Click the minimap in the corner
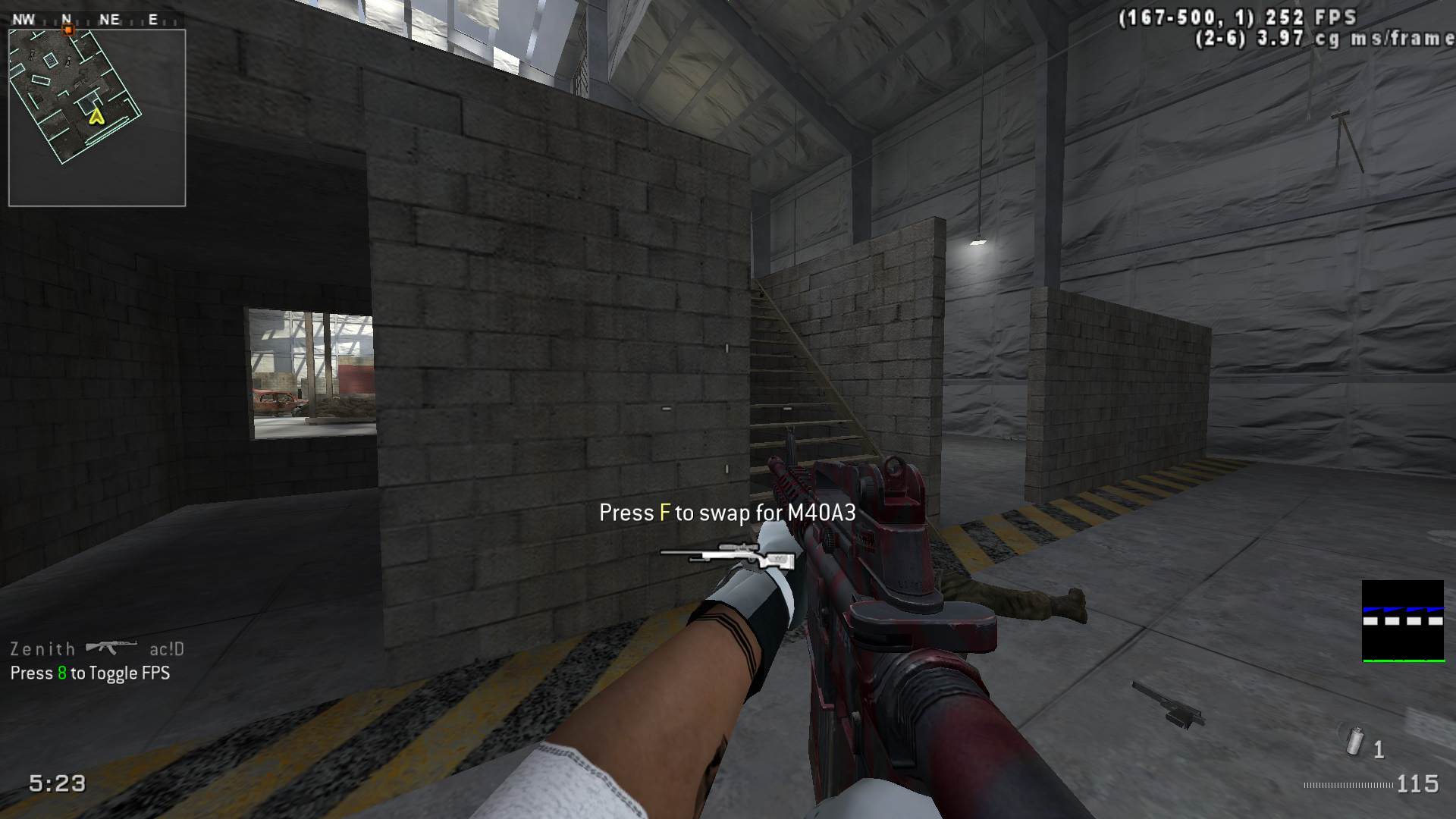1456x819 pixels. tap(97, 118)
